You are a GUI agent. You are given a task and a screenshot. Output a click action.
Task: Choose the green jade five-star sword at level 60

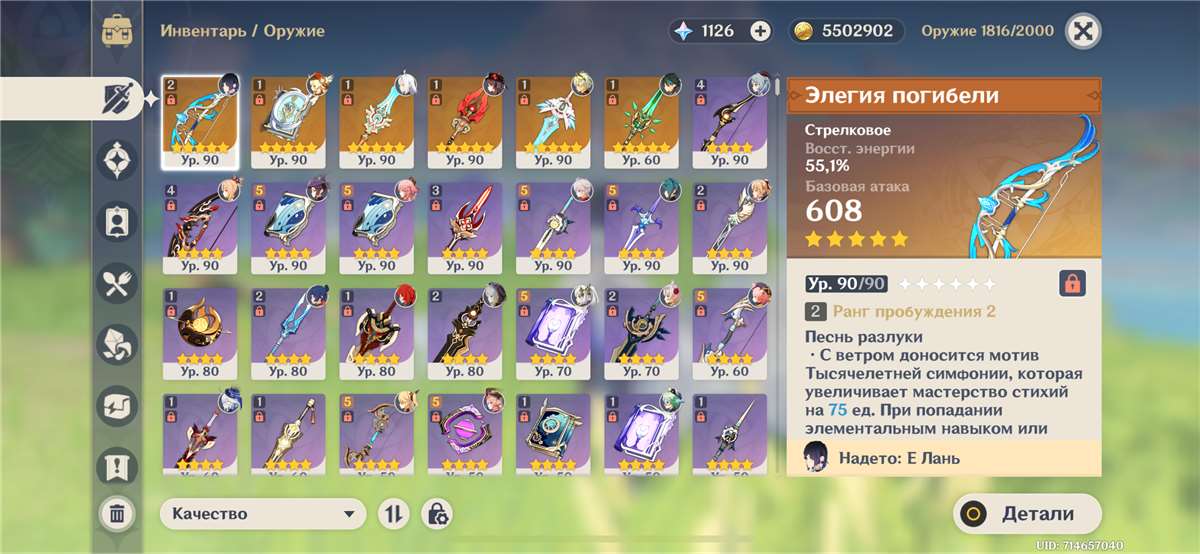[x=641, y=120]
